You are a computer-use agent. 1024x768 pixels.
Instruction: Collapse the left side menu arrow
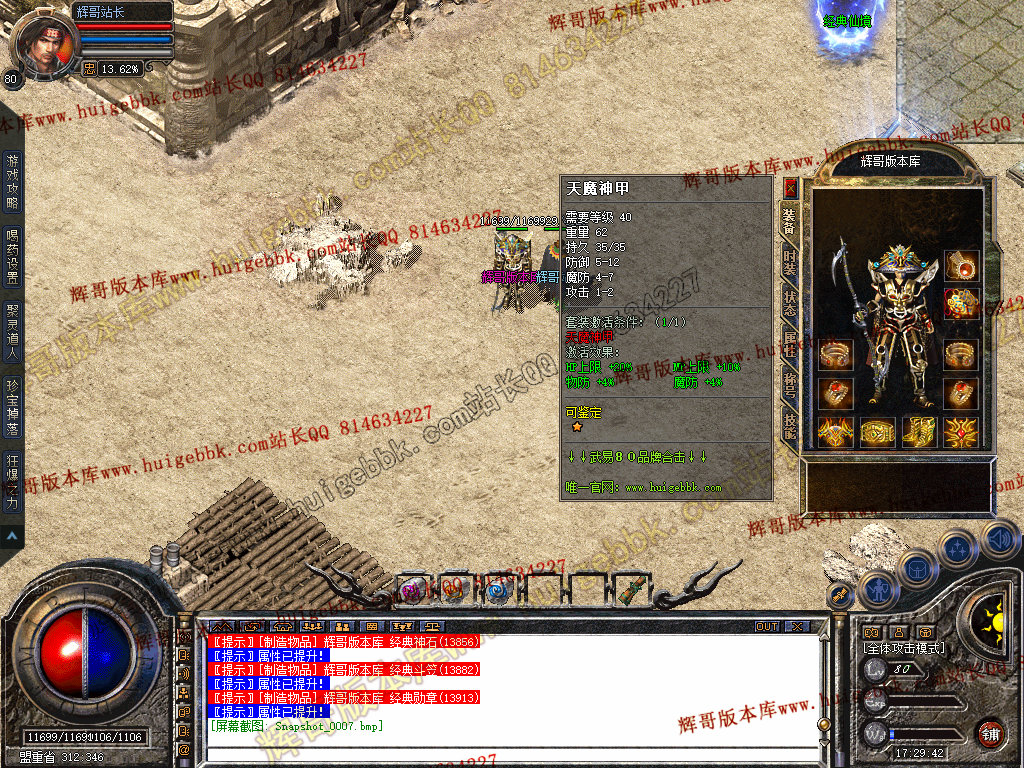point(12,537)
